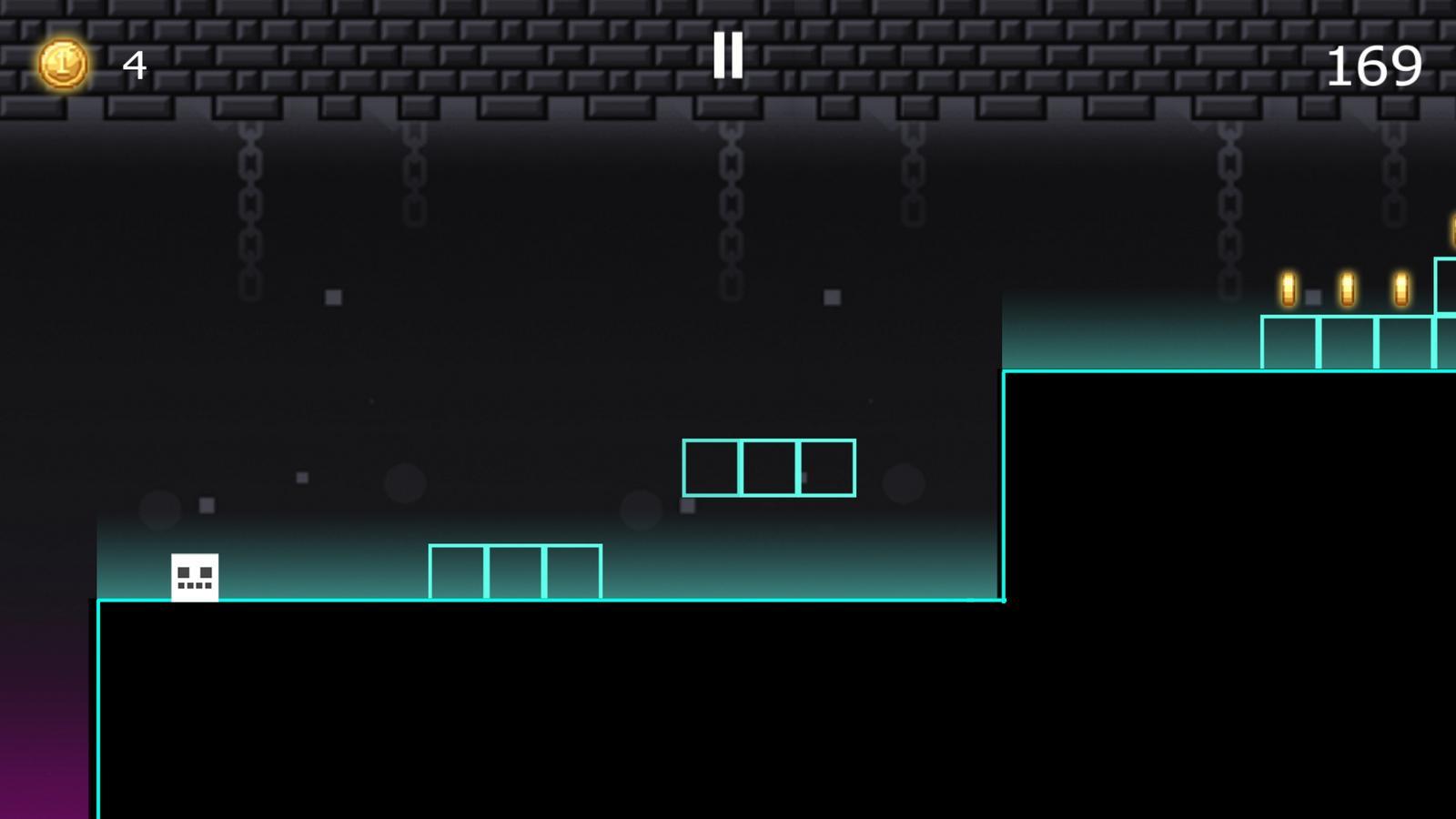
Task: Select the grounded three-block teal platform
Action: pyautogui.click(x=516, y=572)
